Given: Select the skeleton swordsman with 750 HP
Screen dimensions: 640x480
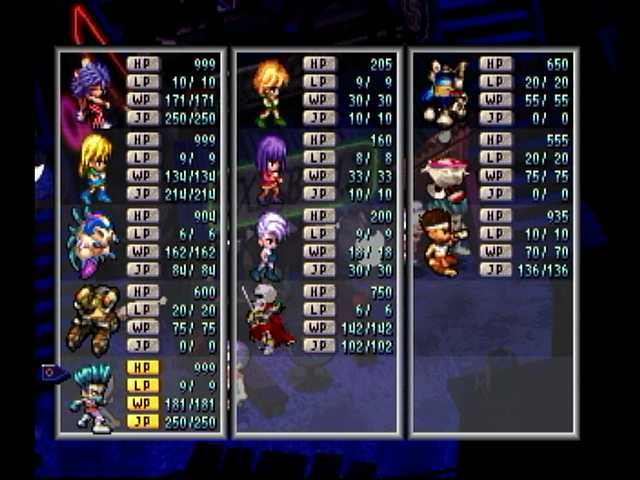Looking at the screenshot, I should coord(268,319).
